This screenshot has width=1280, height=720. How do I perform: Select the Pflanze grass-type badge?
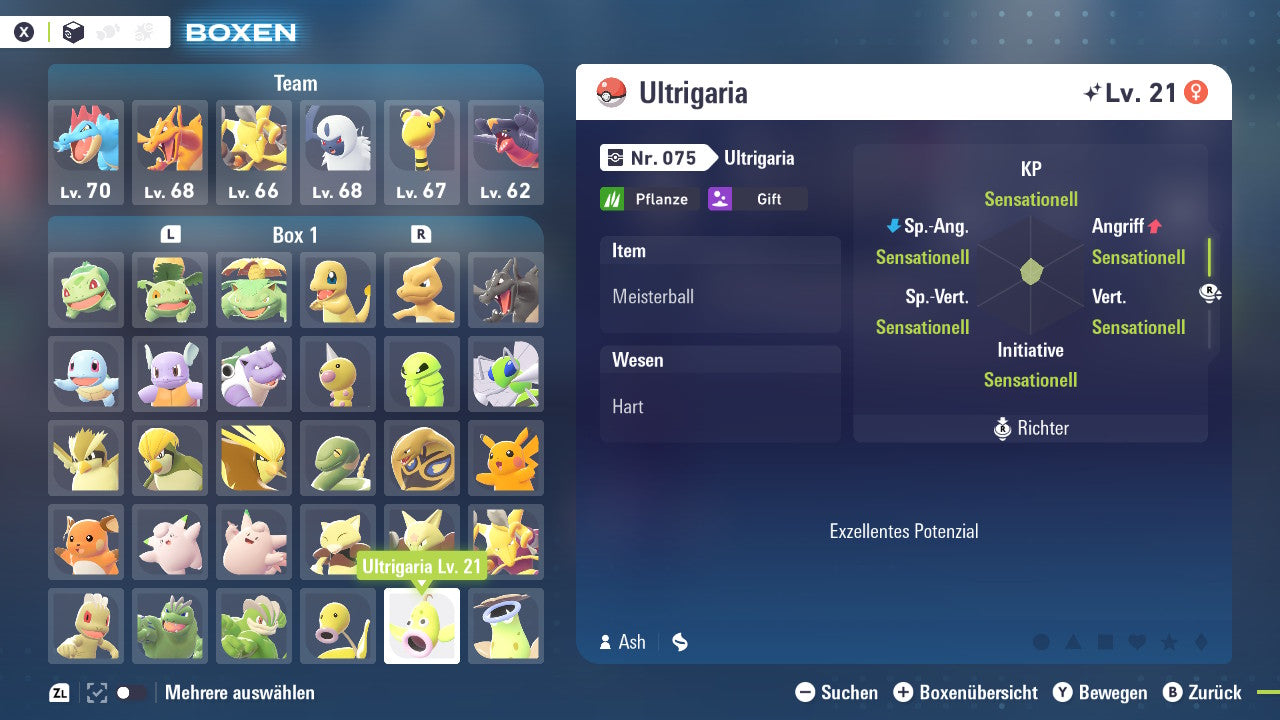[649, 198]
